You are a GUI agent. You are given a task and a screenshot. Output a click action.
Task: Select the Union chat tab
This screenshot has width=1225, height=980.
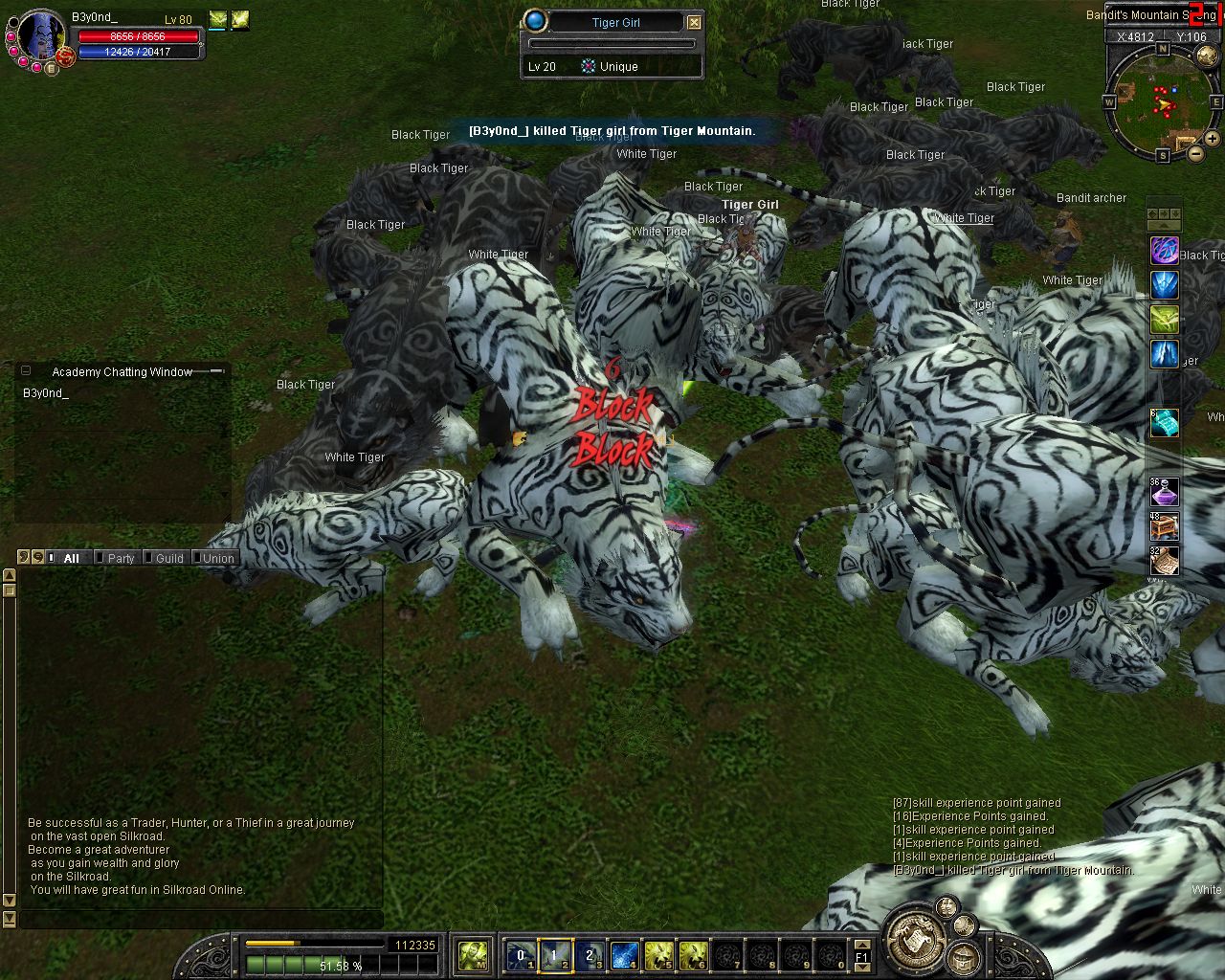[217, 558]
